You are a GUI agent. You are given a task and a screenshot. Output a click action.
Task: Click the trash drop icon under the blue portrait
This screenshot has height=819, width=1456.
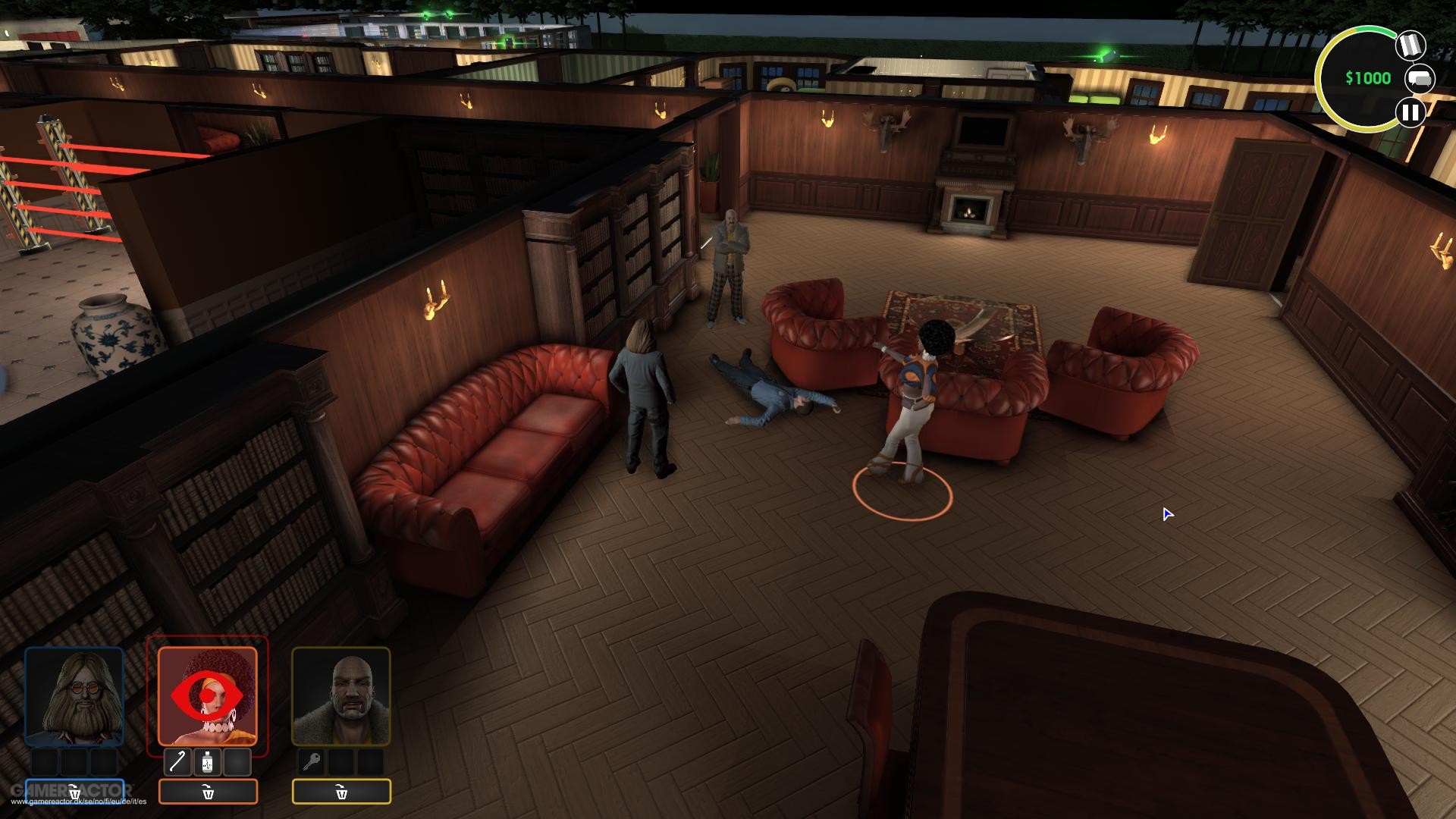74,789
